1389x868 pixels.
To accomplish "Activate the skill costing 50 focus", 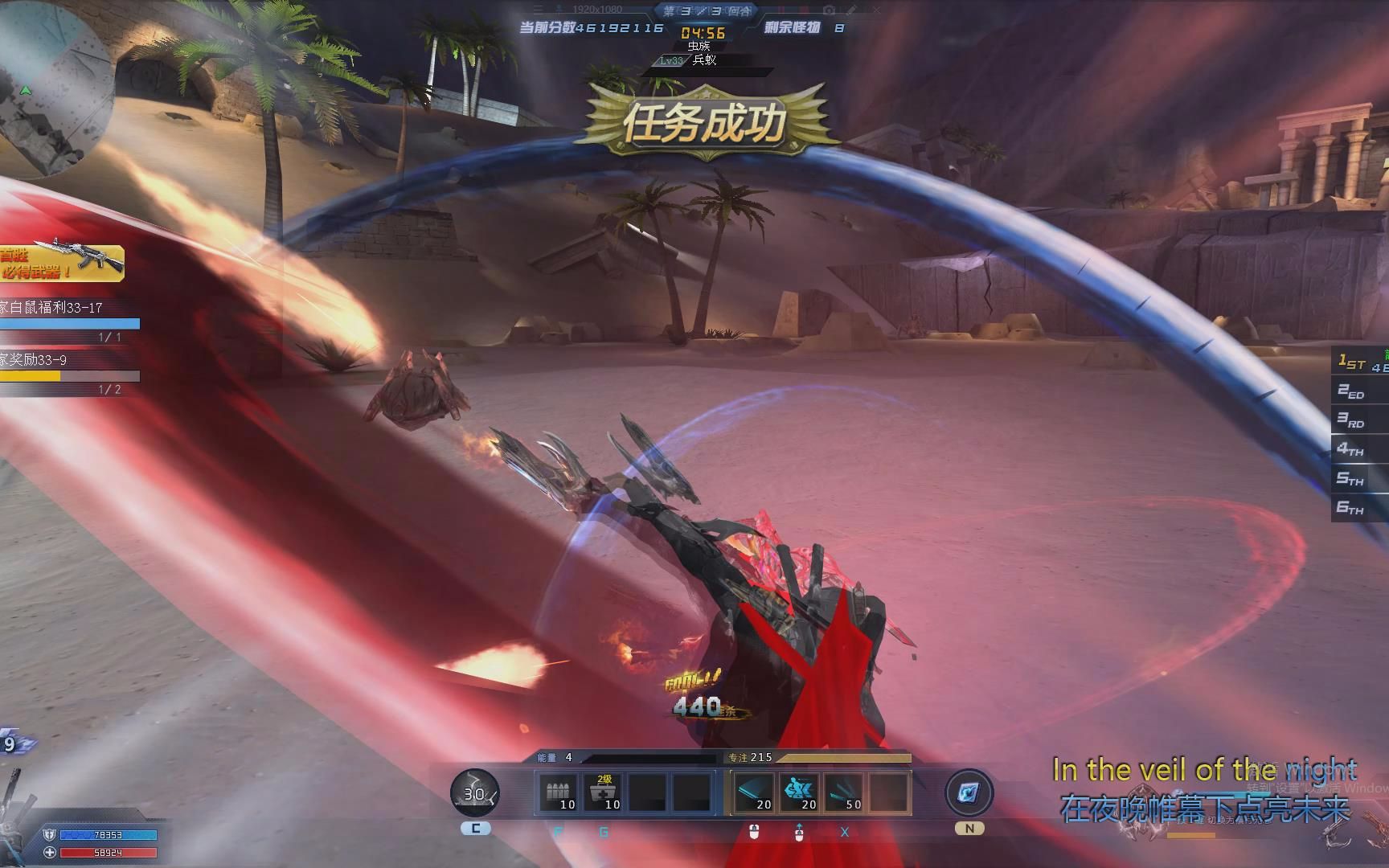I will [x=844, y=792].
